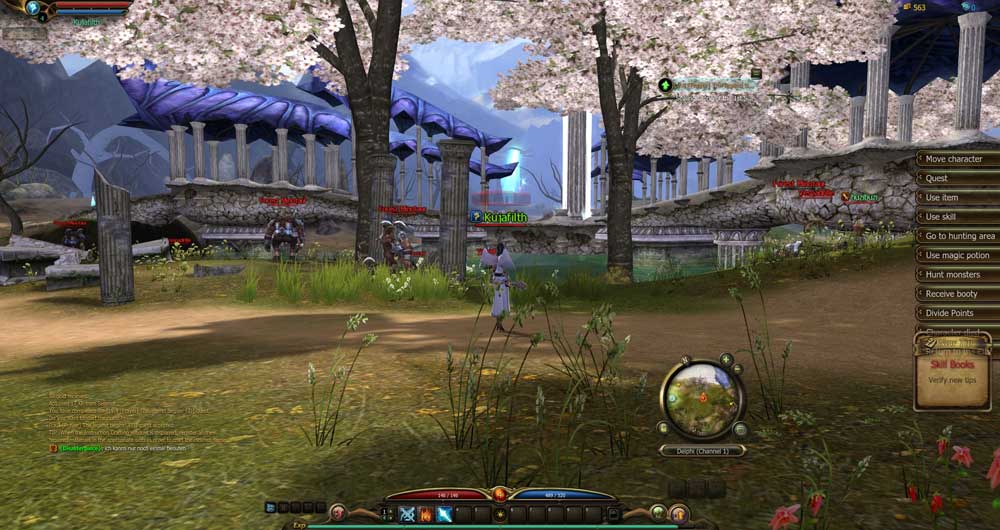The height and width of the screenshot is (530, 1000).
Task: Select the Hunt monsters tip entry
Action: 955,274
